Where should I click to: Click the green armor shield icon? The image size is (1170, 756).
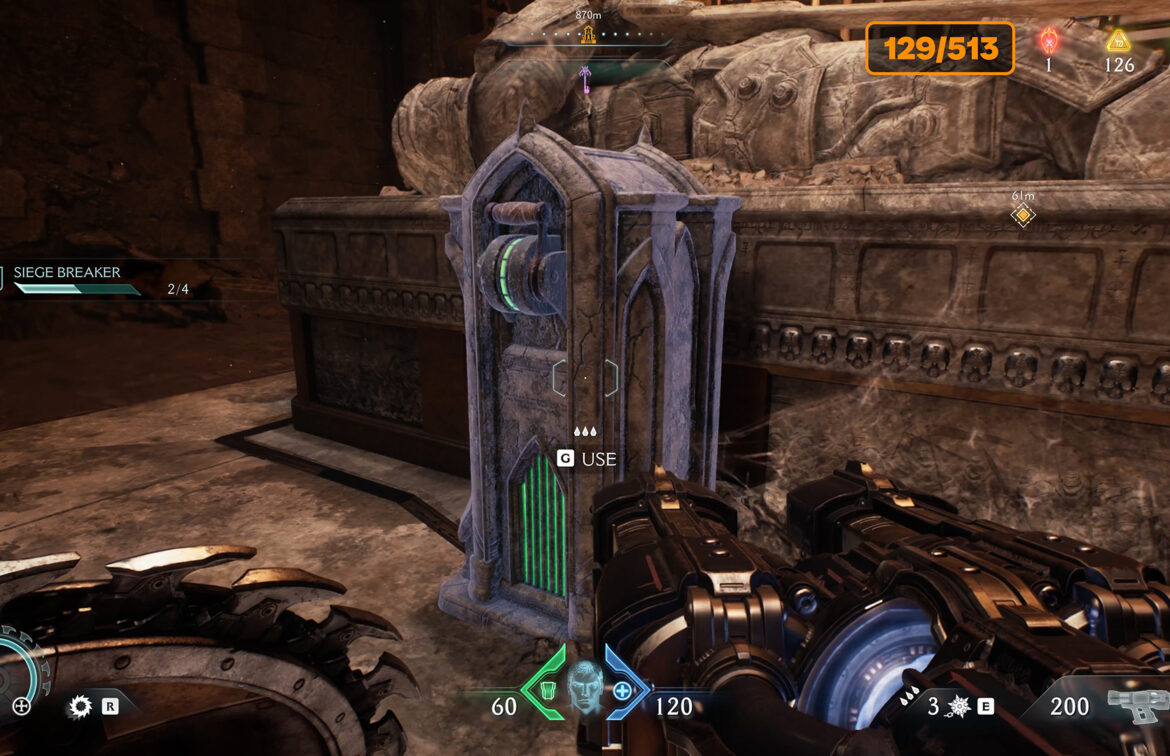pos(545,689)
